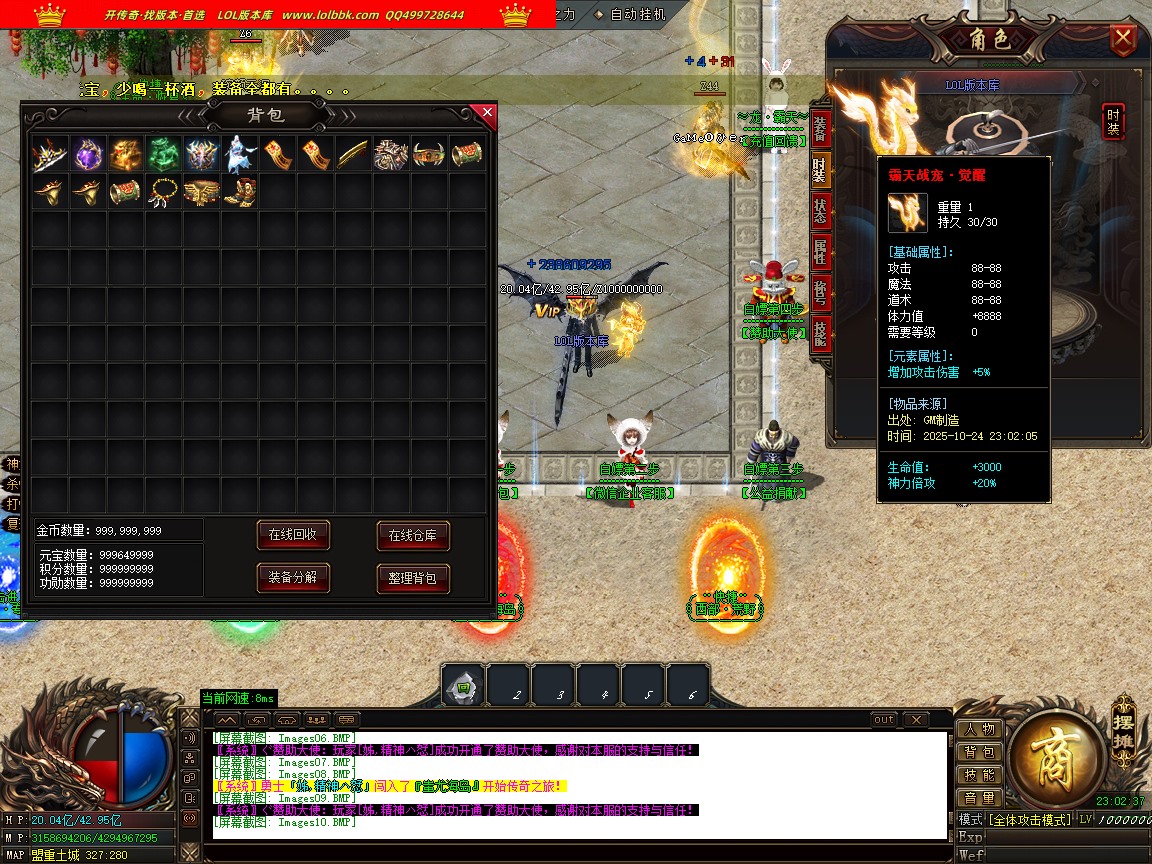Open 在线回收 online recycling
This screenshot has width=1152, height=864.
coord(293,535)
